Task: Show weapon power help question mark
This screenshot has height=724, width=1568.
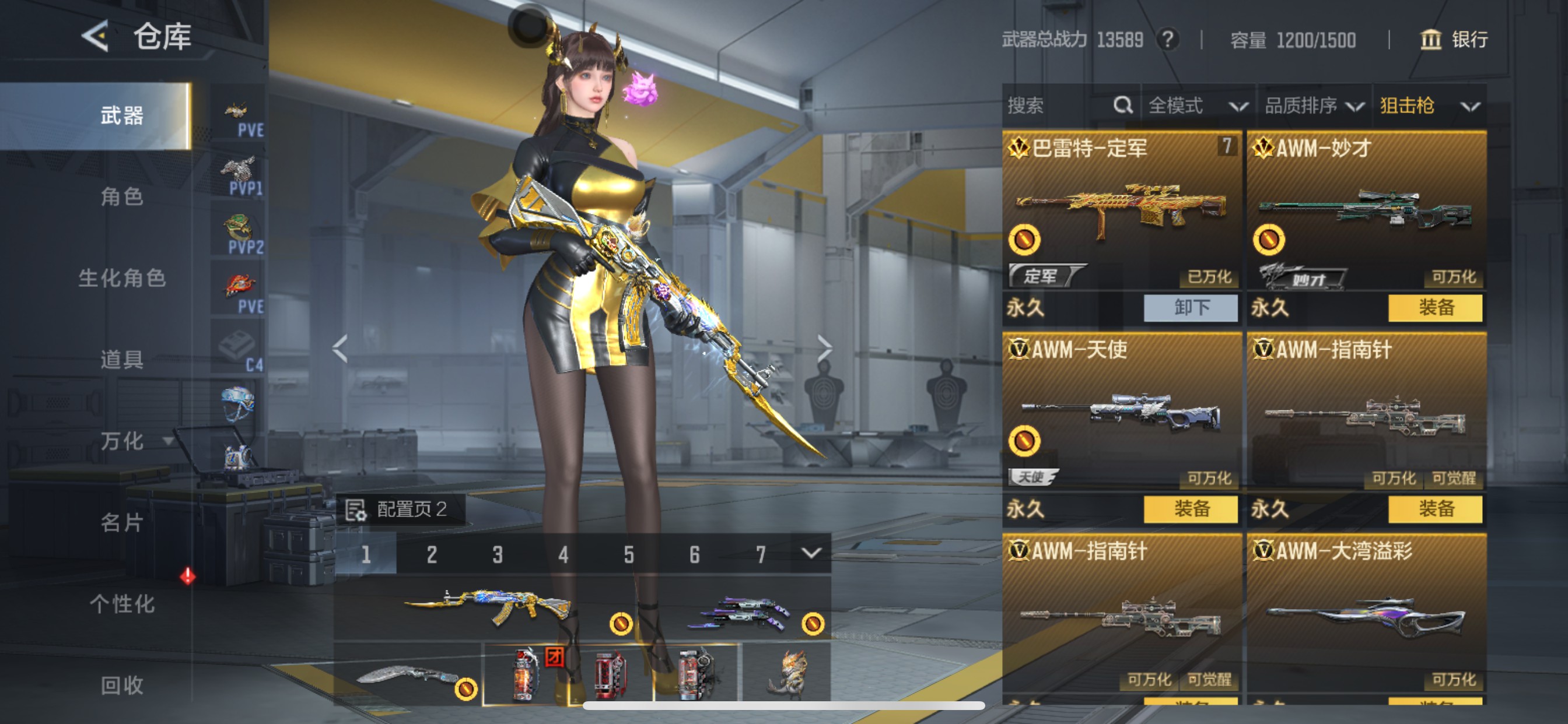Action: coord(1167,40)
